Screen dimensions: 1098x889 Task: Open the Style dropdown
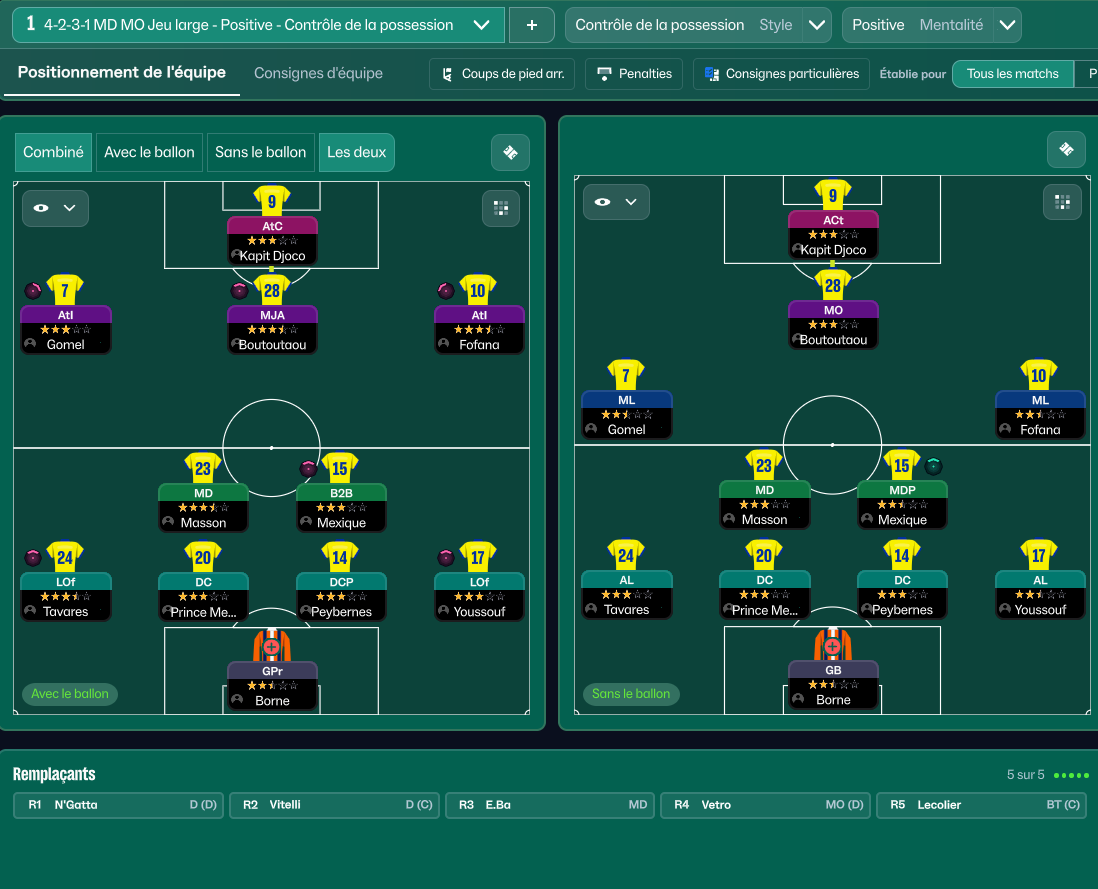[x=817, y=25]
